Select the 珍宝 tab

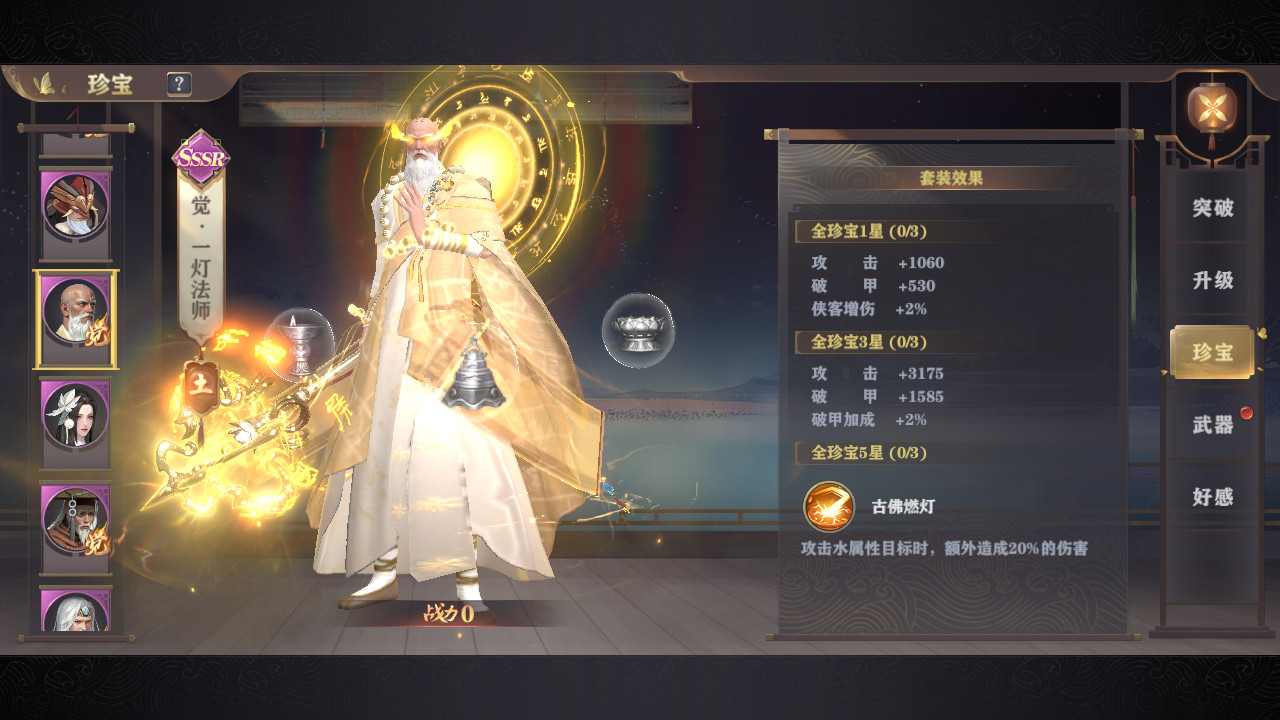click(1212, 352)
